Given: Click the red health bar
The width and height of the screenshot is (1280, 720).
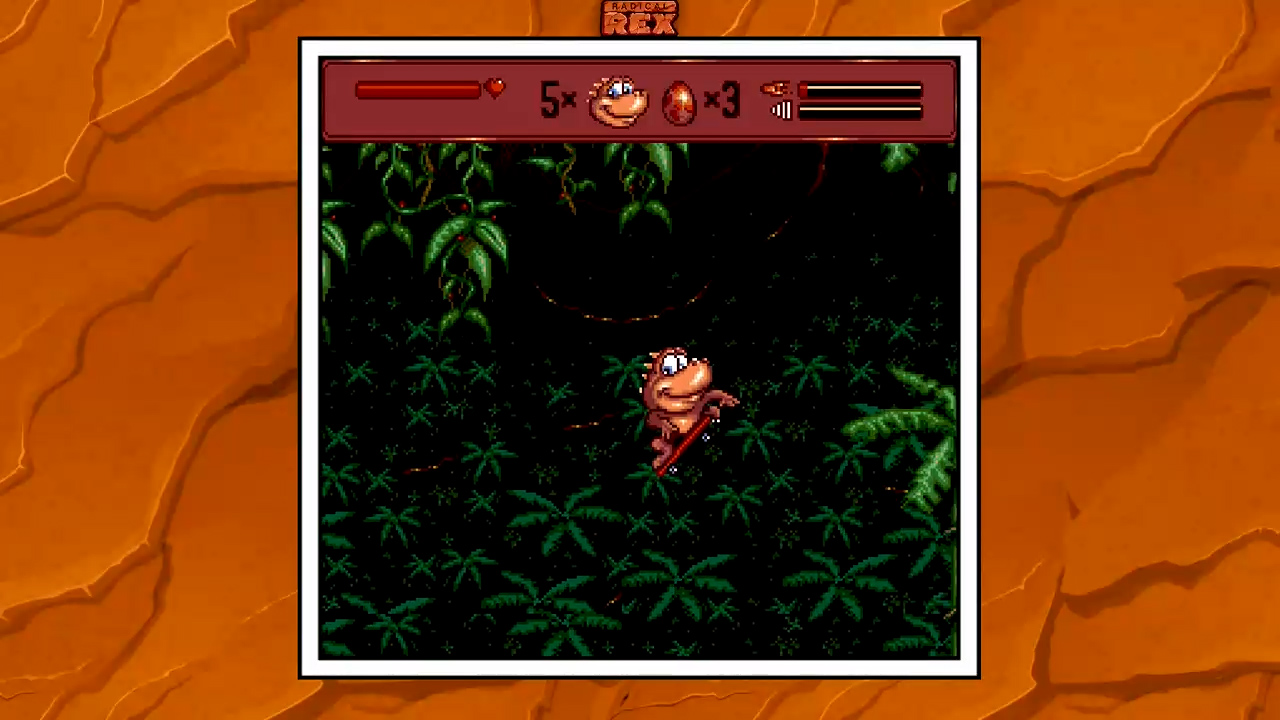Looking at the screenshot, I should [x=420, y=90].
